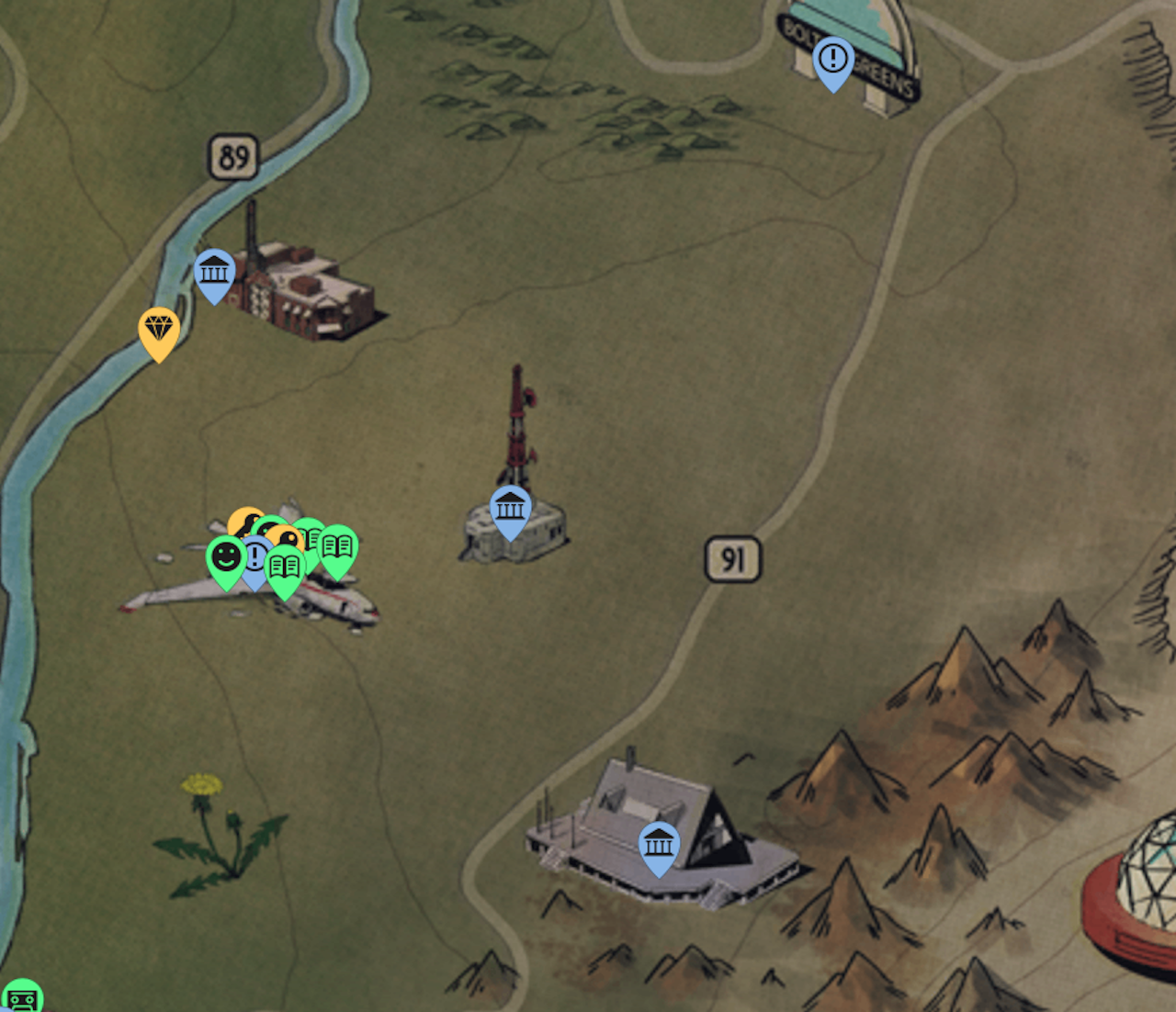This screenshot has width=1176, height=1012.
Task: Click the landmark marker on the A-frame lodge
Action: coord(659,844)
